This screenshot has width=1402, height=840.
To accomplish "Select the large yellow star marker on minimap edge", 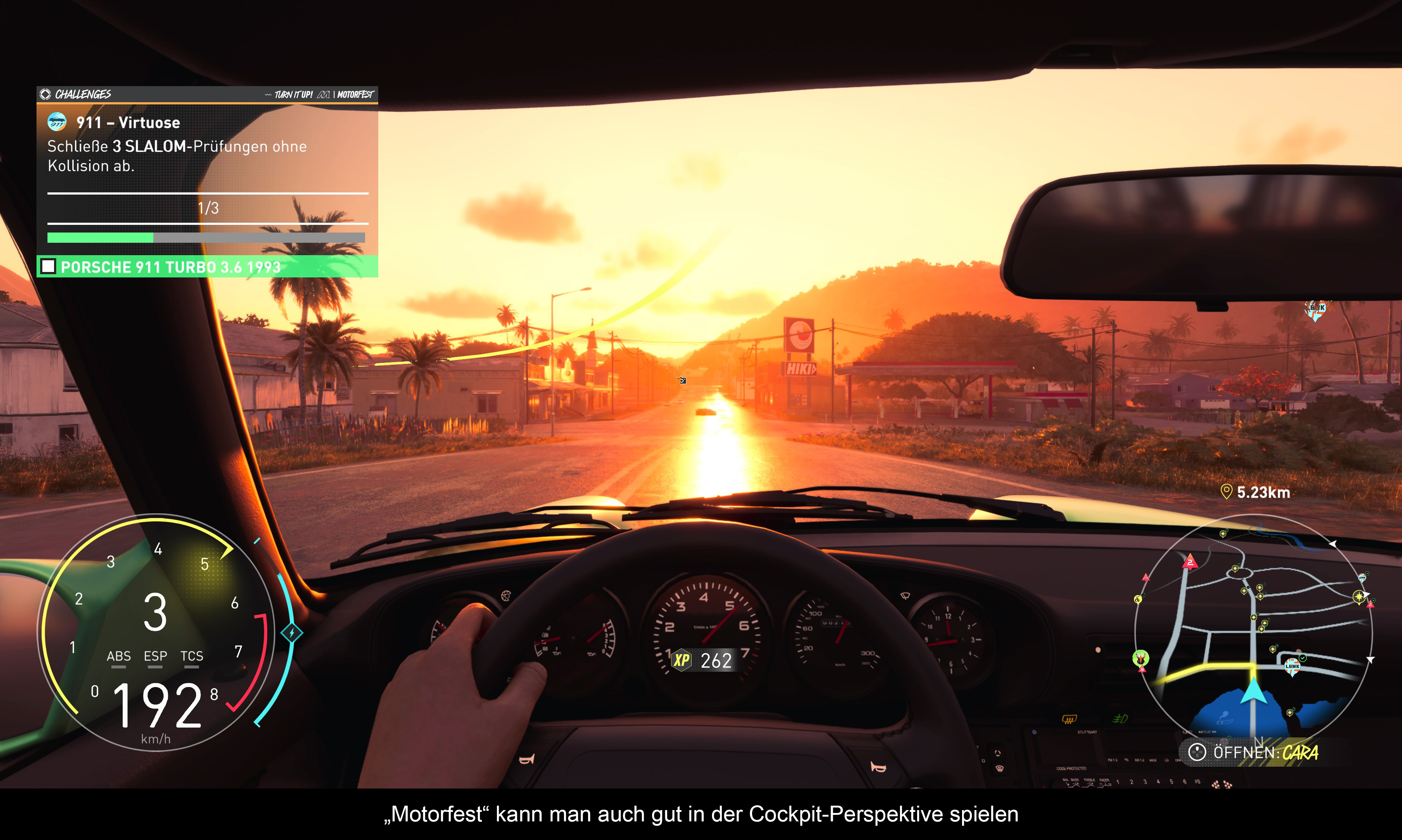I will tap(1359, 597).
